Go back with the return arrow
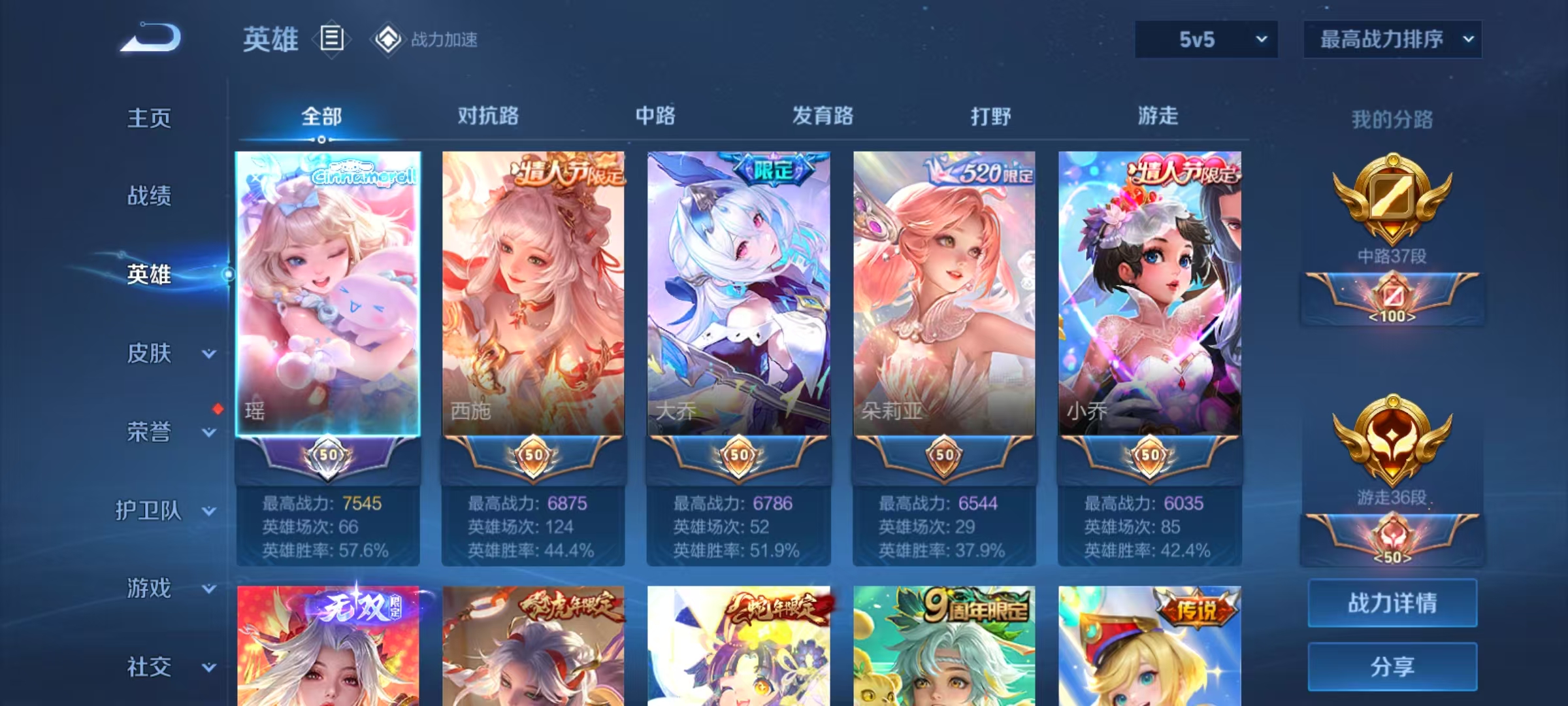 tap(151, 38)
